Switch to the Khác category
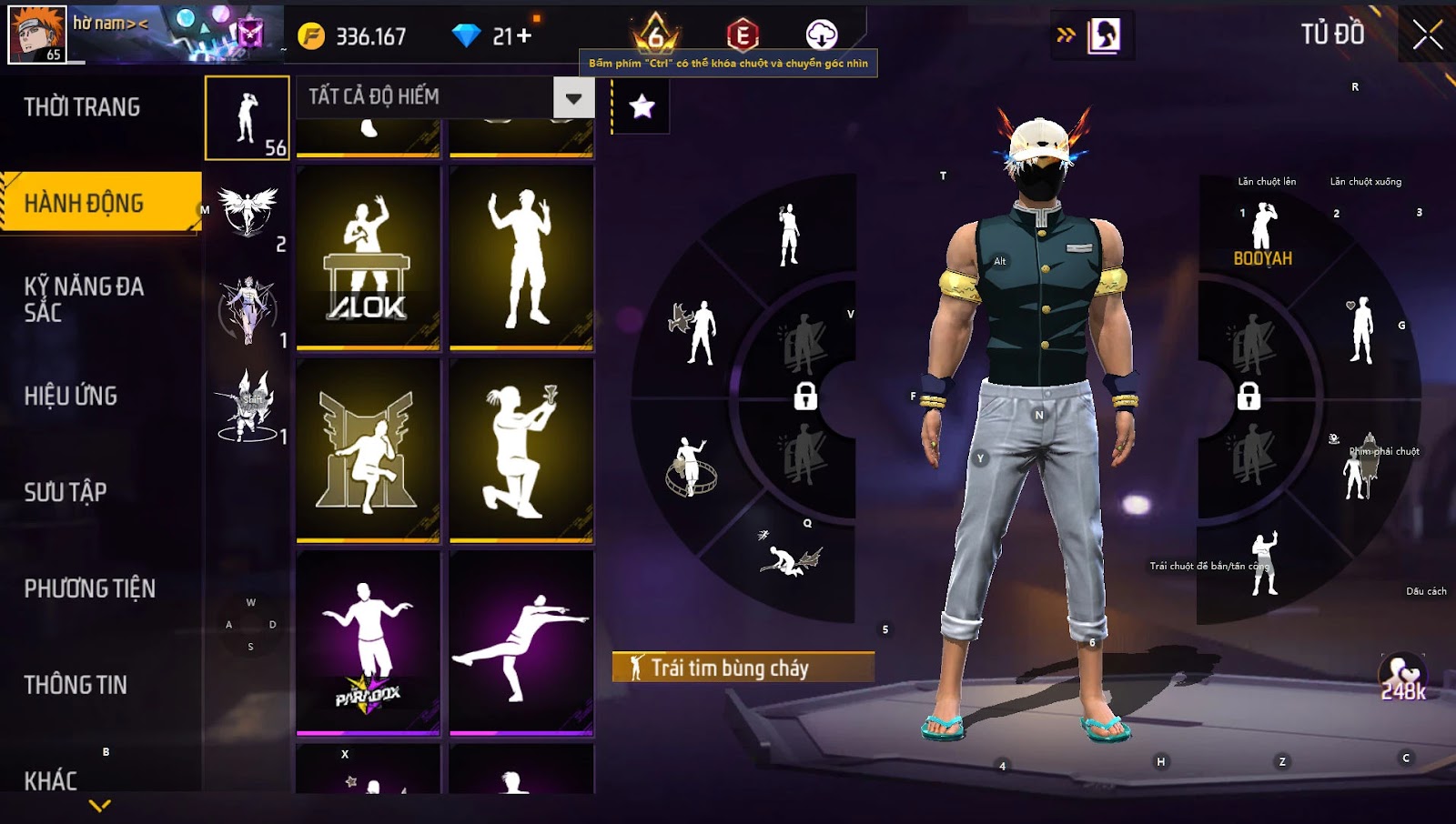The height and width of the screenshot is (824, 1456). [x=51, y=780]
